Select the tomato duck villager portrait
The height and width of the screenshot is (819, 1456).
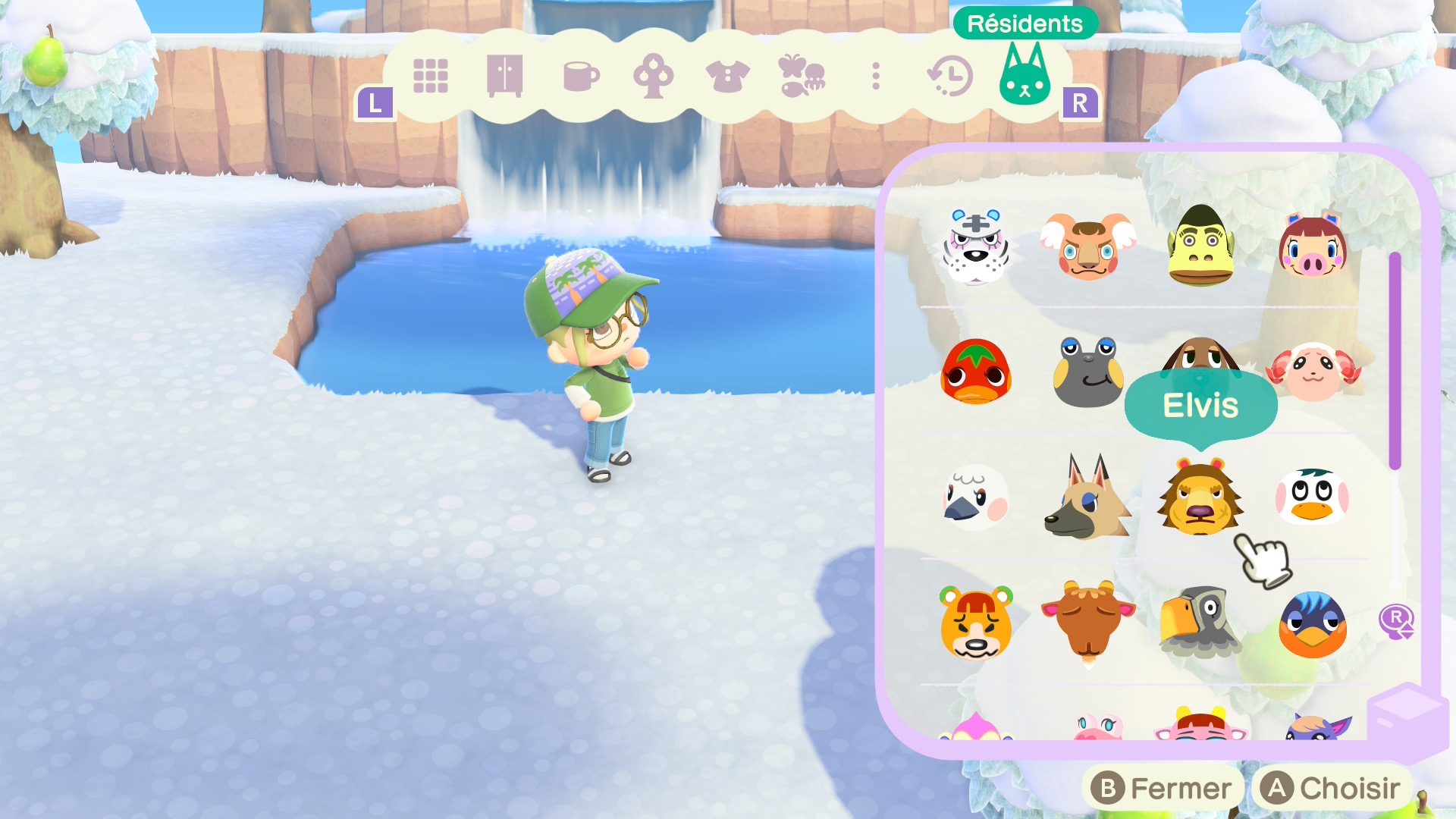(x=976, y=373)
